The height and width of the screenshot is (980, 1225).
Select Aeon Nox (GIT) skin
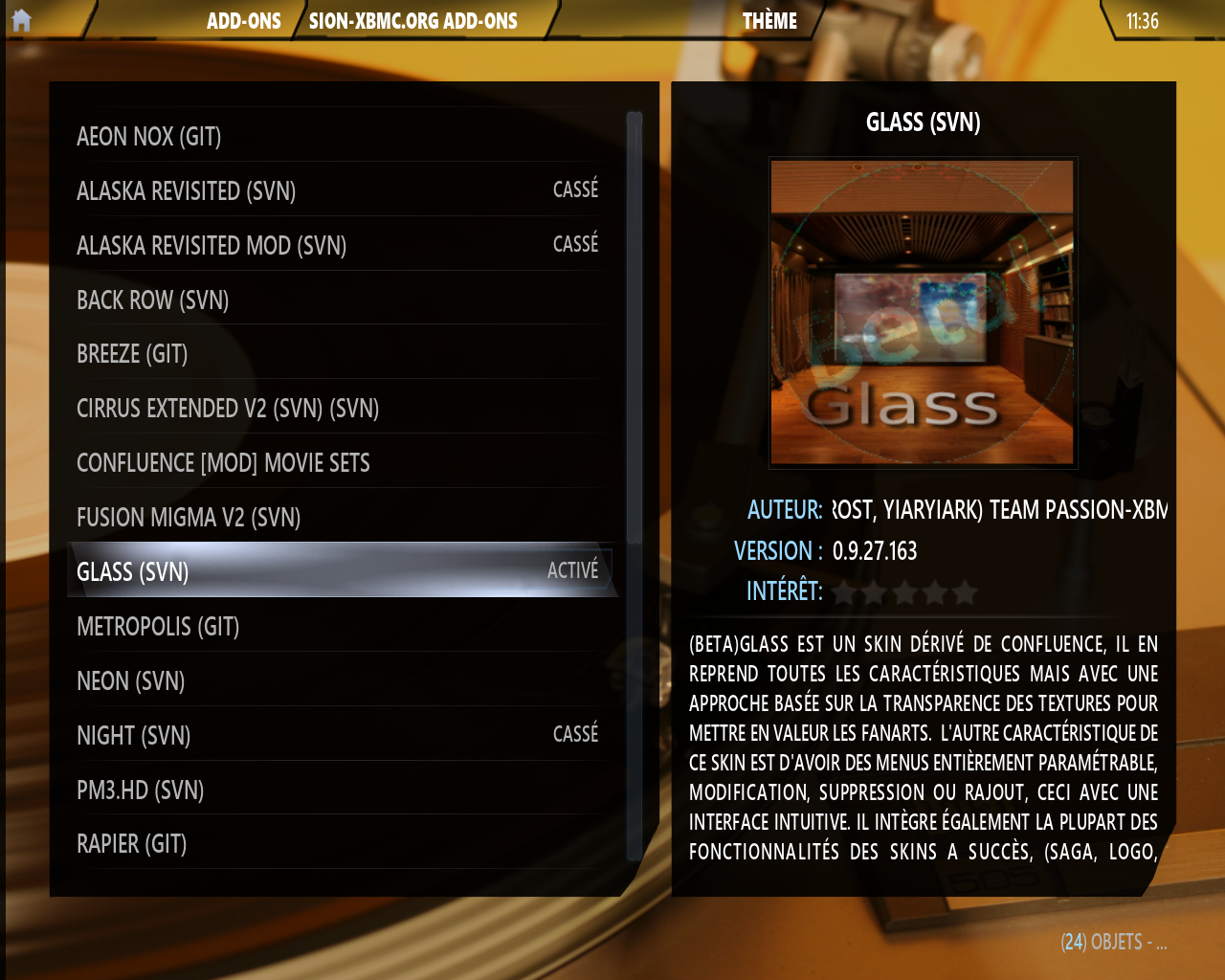point(149,137)
